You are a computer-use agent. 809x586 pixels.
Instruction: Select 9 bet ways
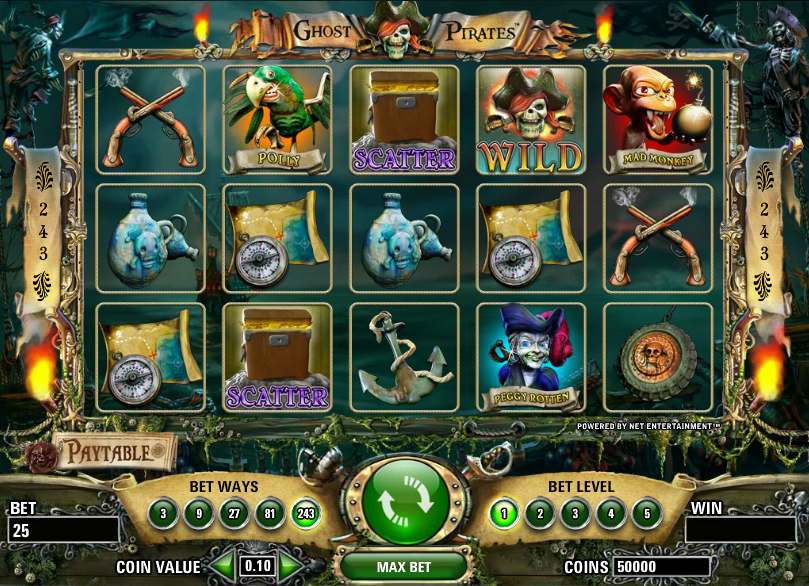198,515
